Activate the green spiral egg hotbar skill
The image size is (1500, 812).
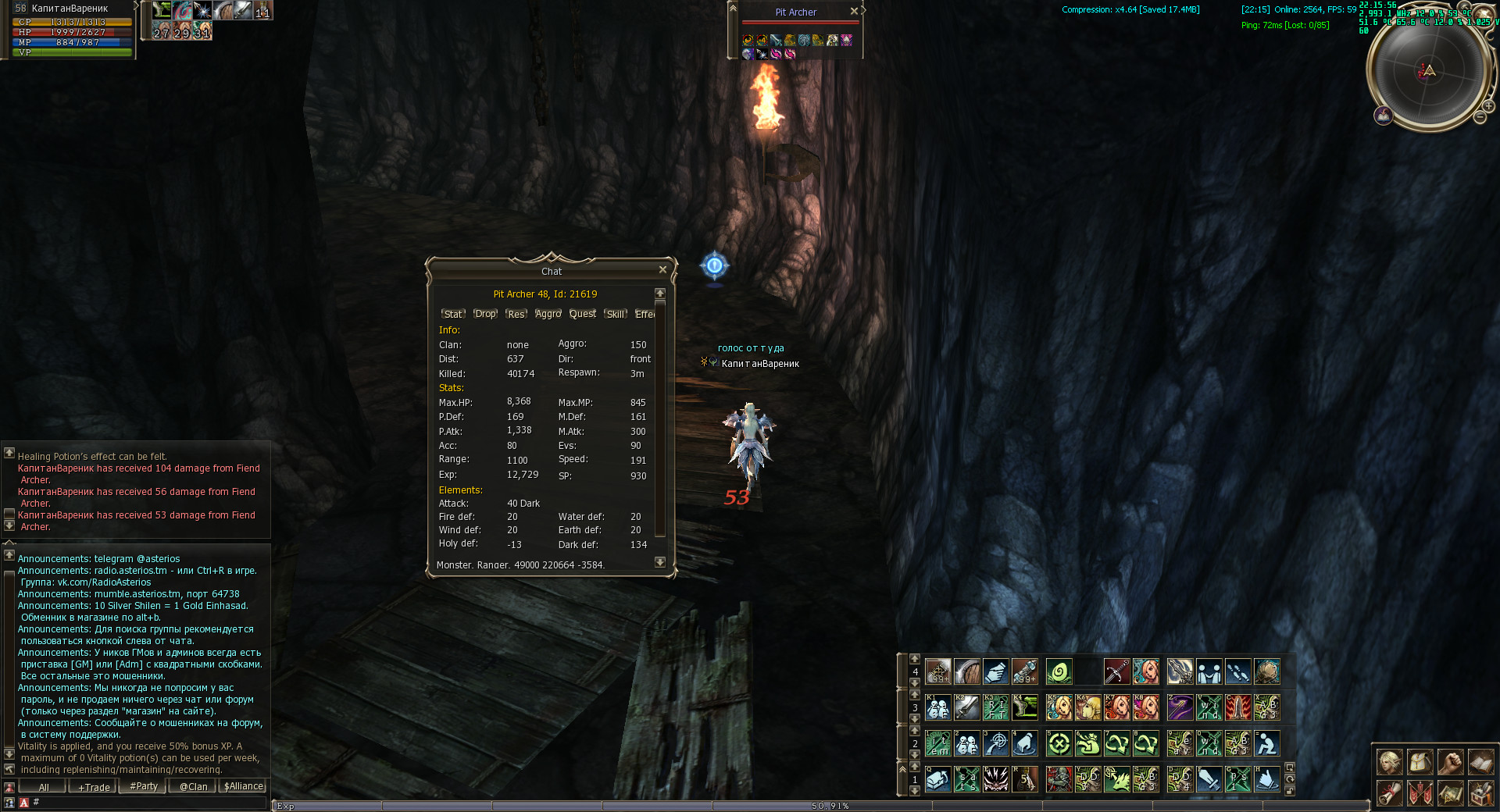1059,671
